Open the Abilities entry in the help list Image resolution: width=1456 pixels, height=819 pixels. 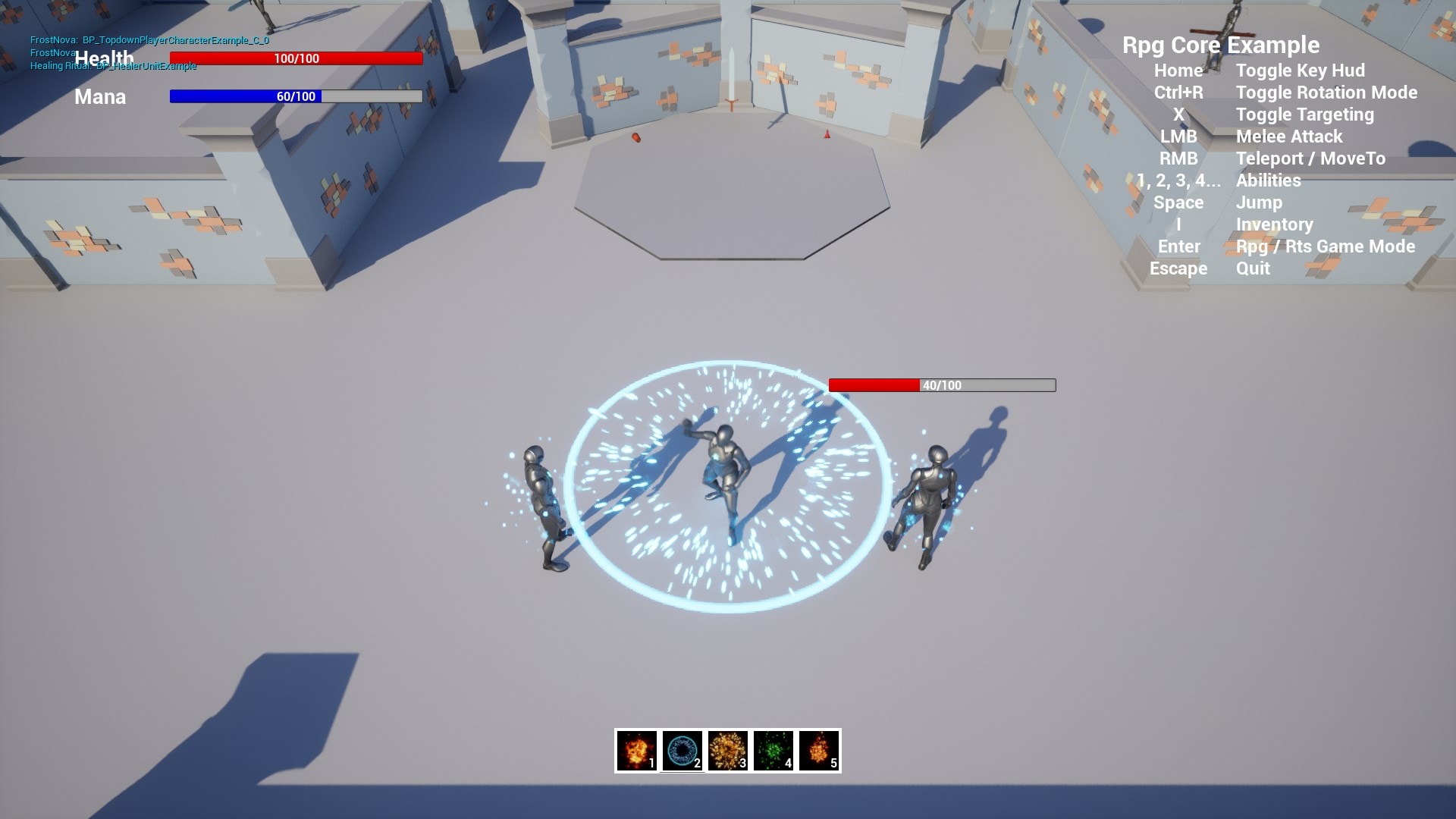coord(1267,180)
